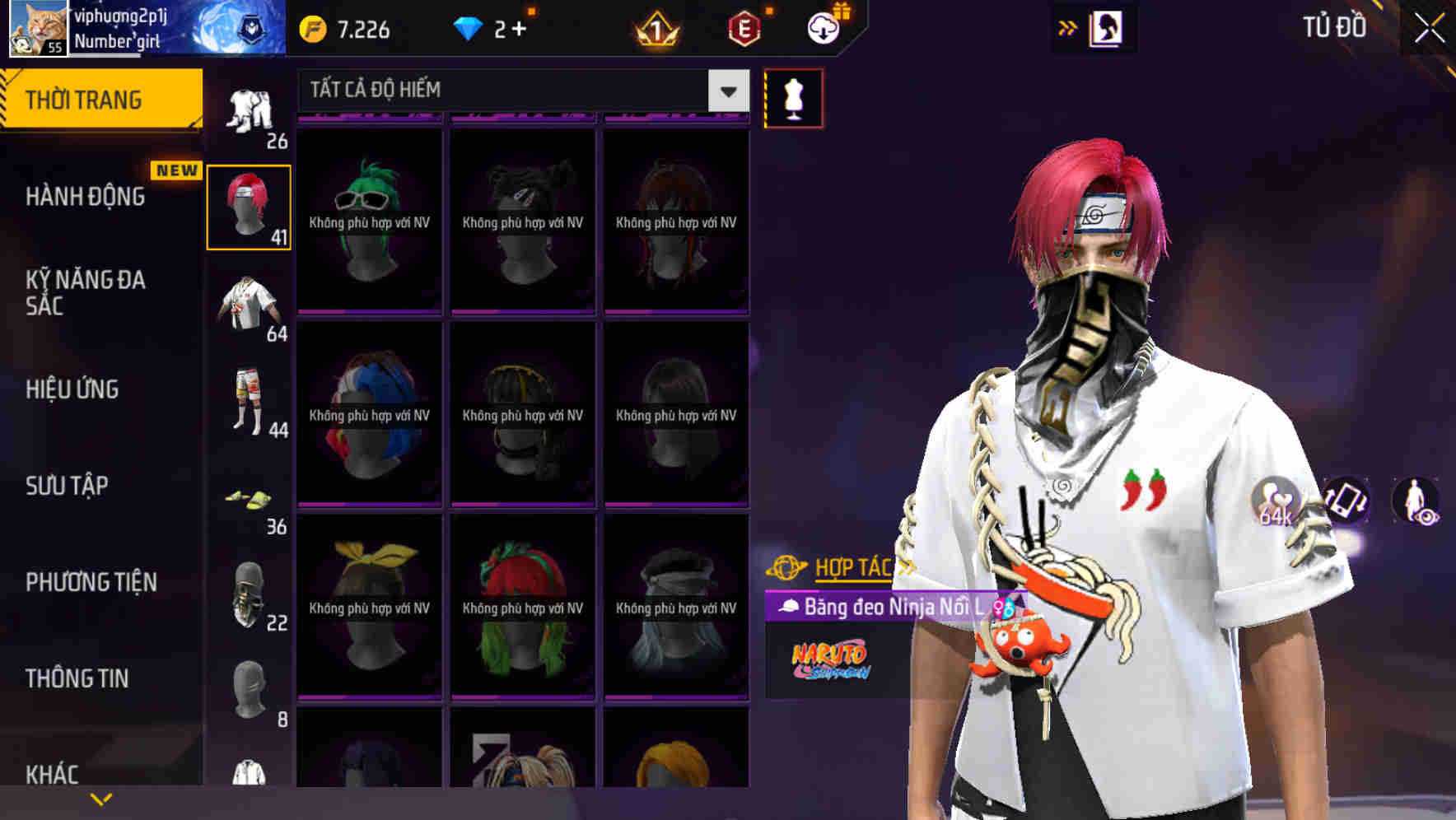Image resolution: width=1456 pixels, height=820 pixels.
Task: Select the red hairstyles category icon
Action: point(249,206)
